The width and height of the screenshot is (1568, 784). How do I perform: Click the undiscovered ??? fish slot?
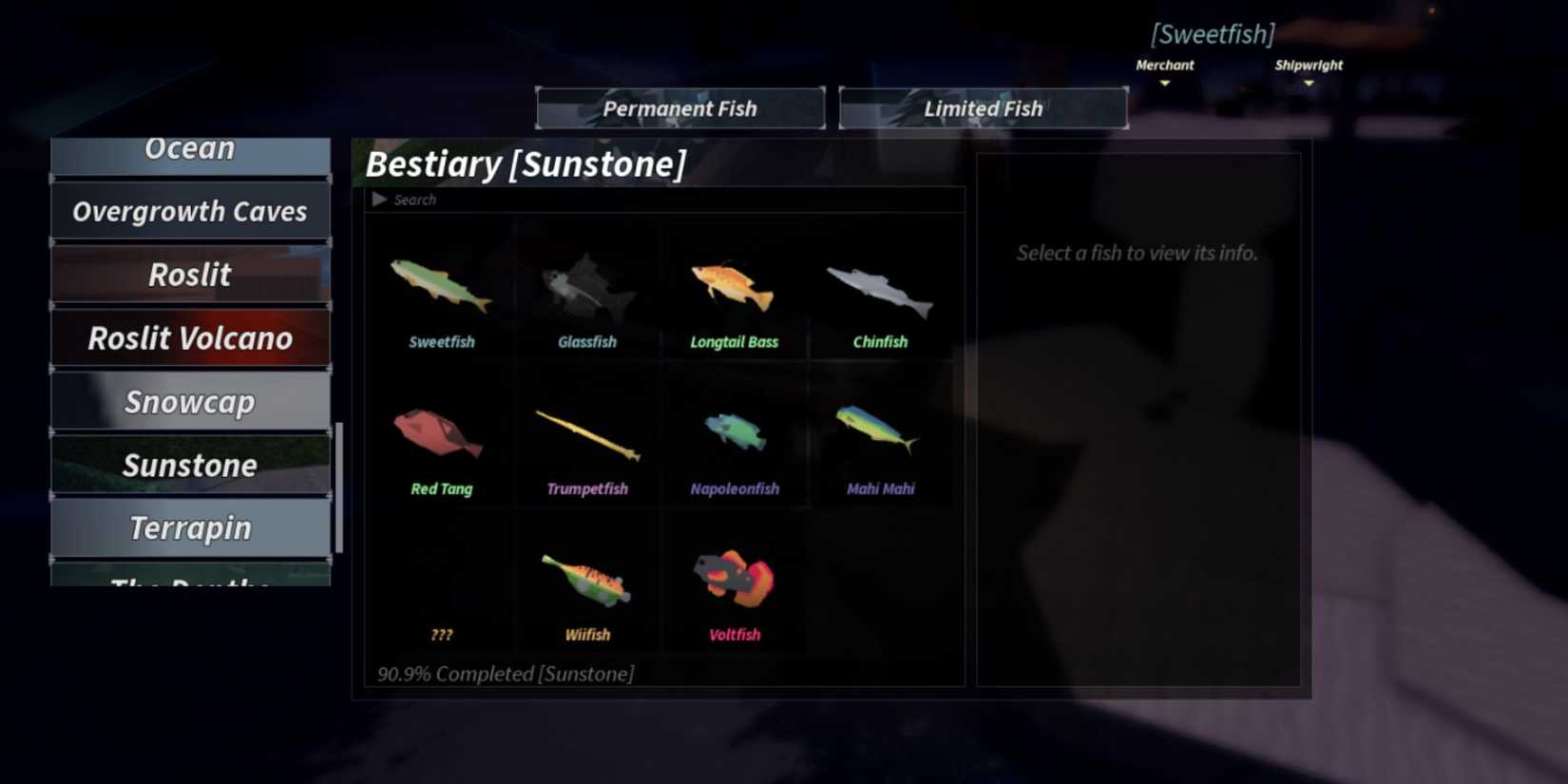[x=441, y=580]
